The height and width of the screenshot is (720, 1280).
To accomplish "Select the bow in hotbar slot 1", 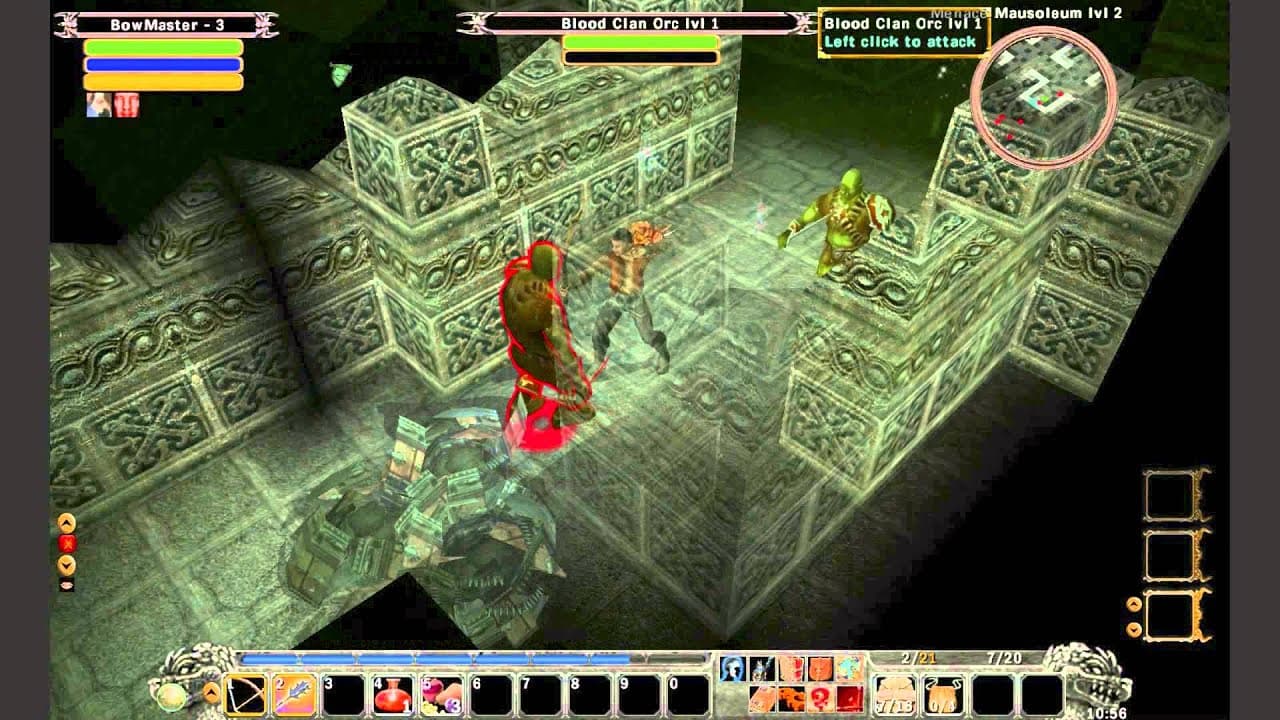I will 246,693.
